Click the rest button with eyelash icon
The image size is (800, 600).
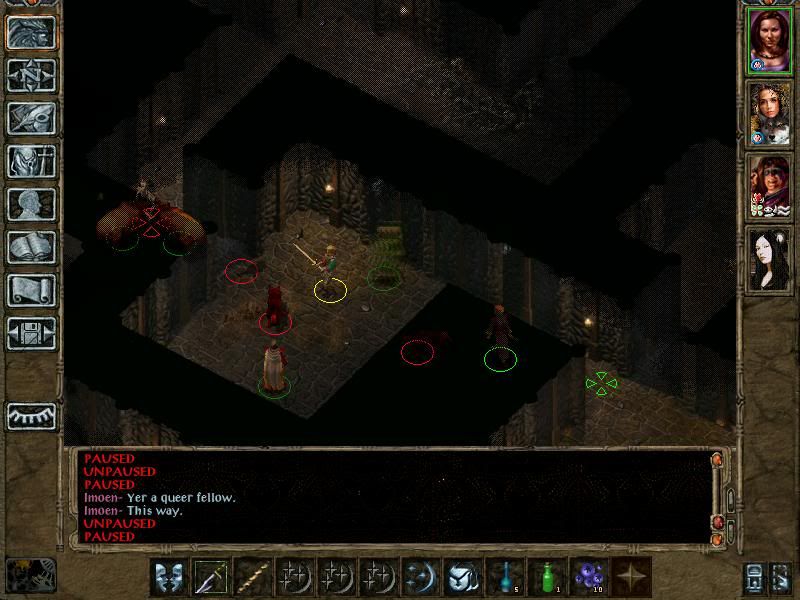(31, 416)
